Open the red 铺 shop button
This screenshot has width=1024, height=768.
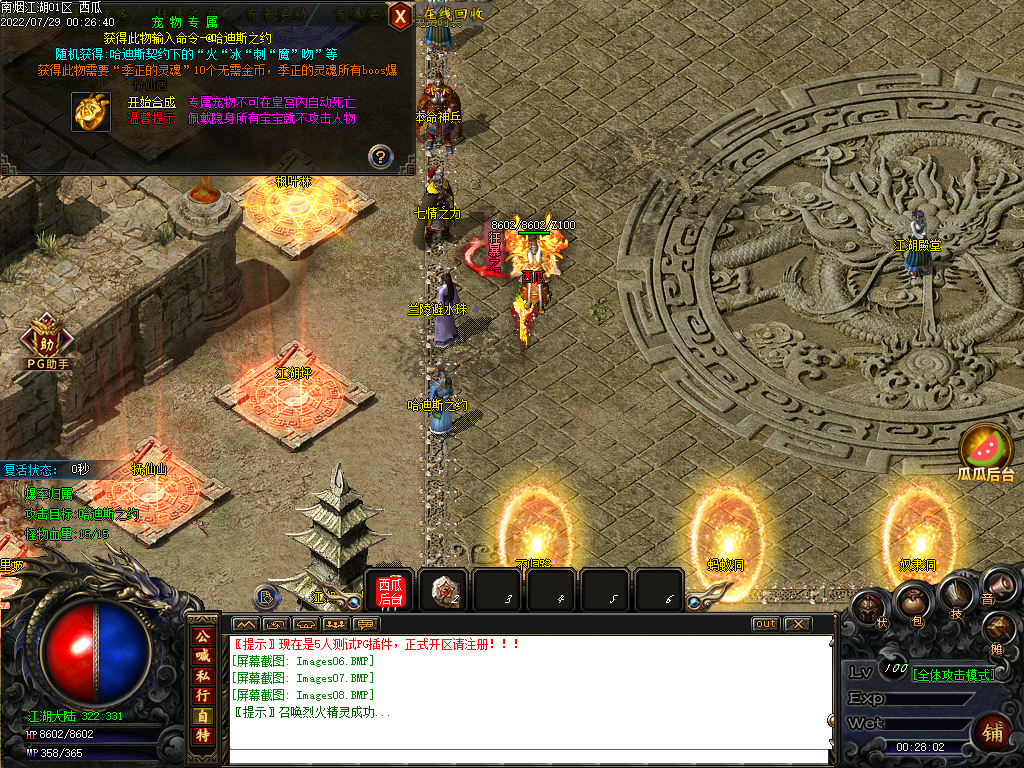click(994, 731)
